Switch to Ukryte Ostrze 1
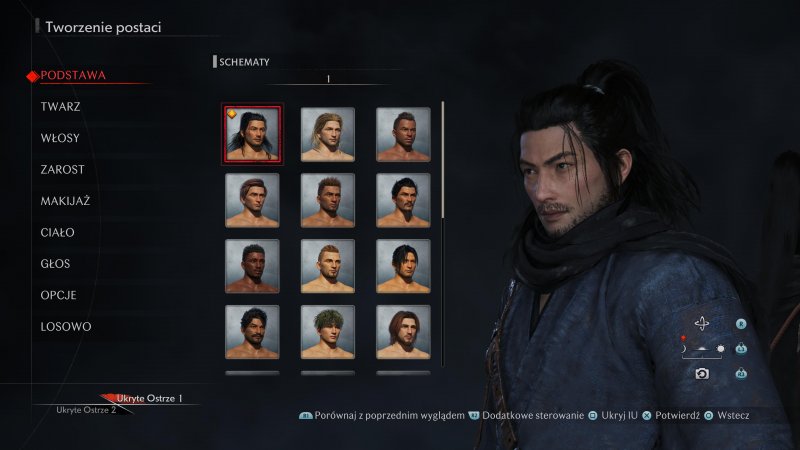 [149, 399]
